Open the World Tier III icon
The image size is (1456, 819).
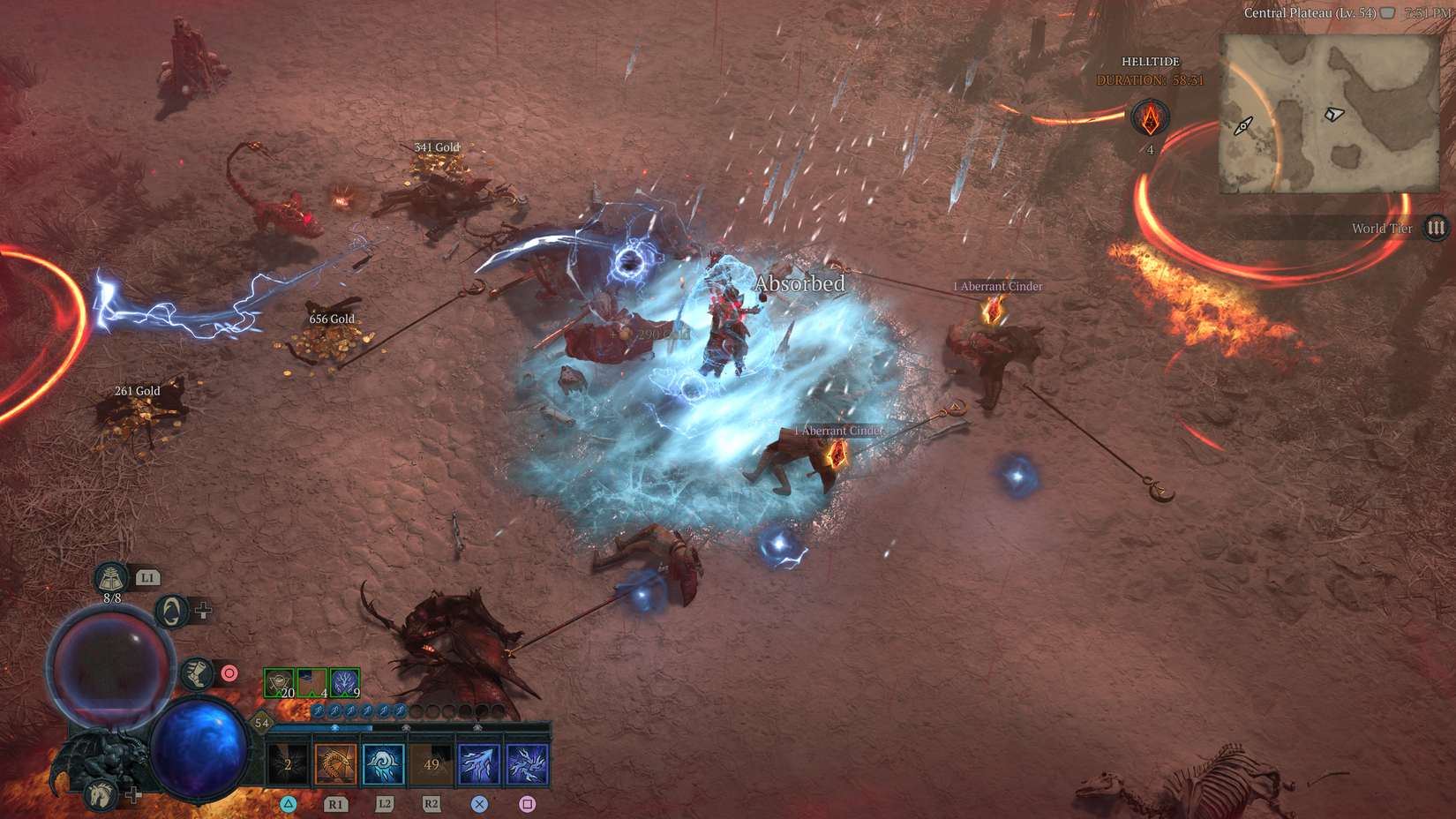(1436, 228)
